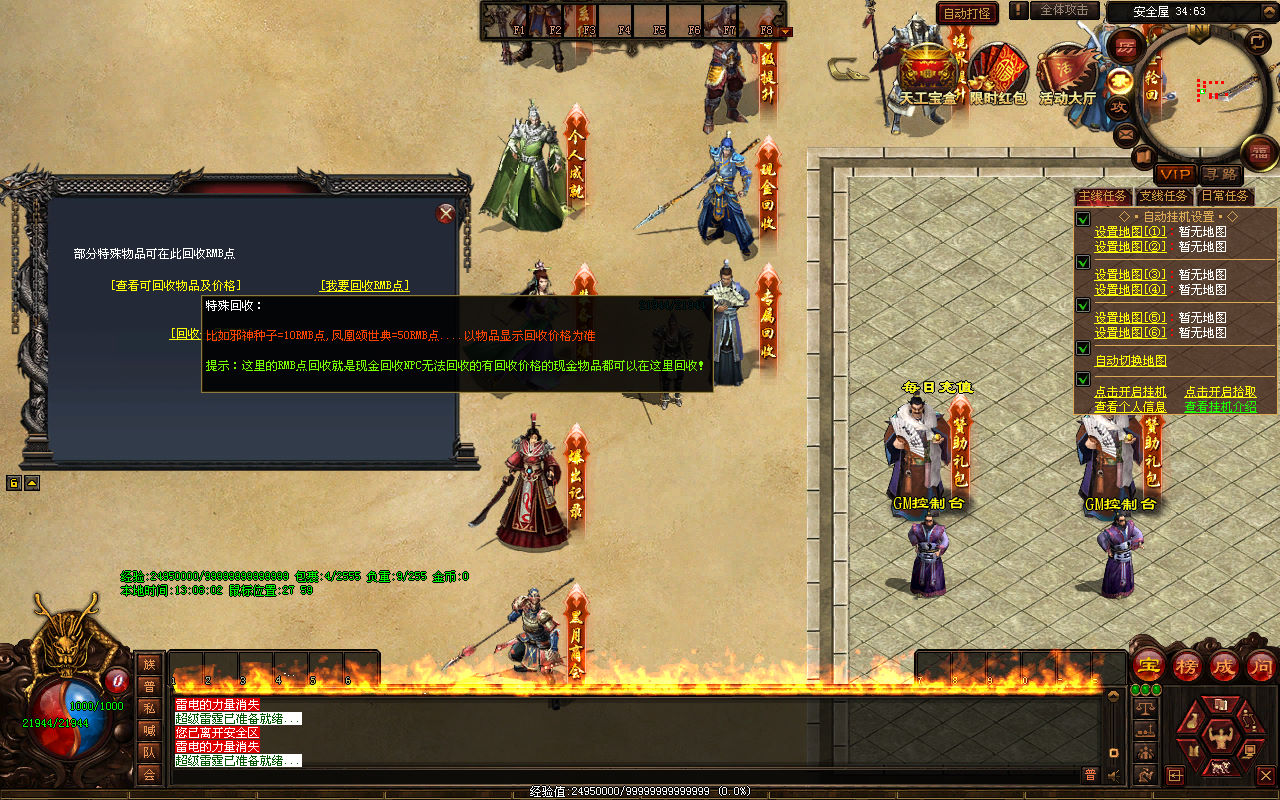This screenshot has height=800, width=1280.
Task: Click 点击开启挂机 to start auto-play
Action: pos(1132,392)
